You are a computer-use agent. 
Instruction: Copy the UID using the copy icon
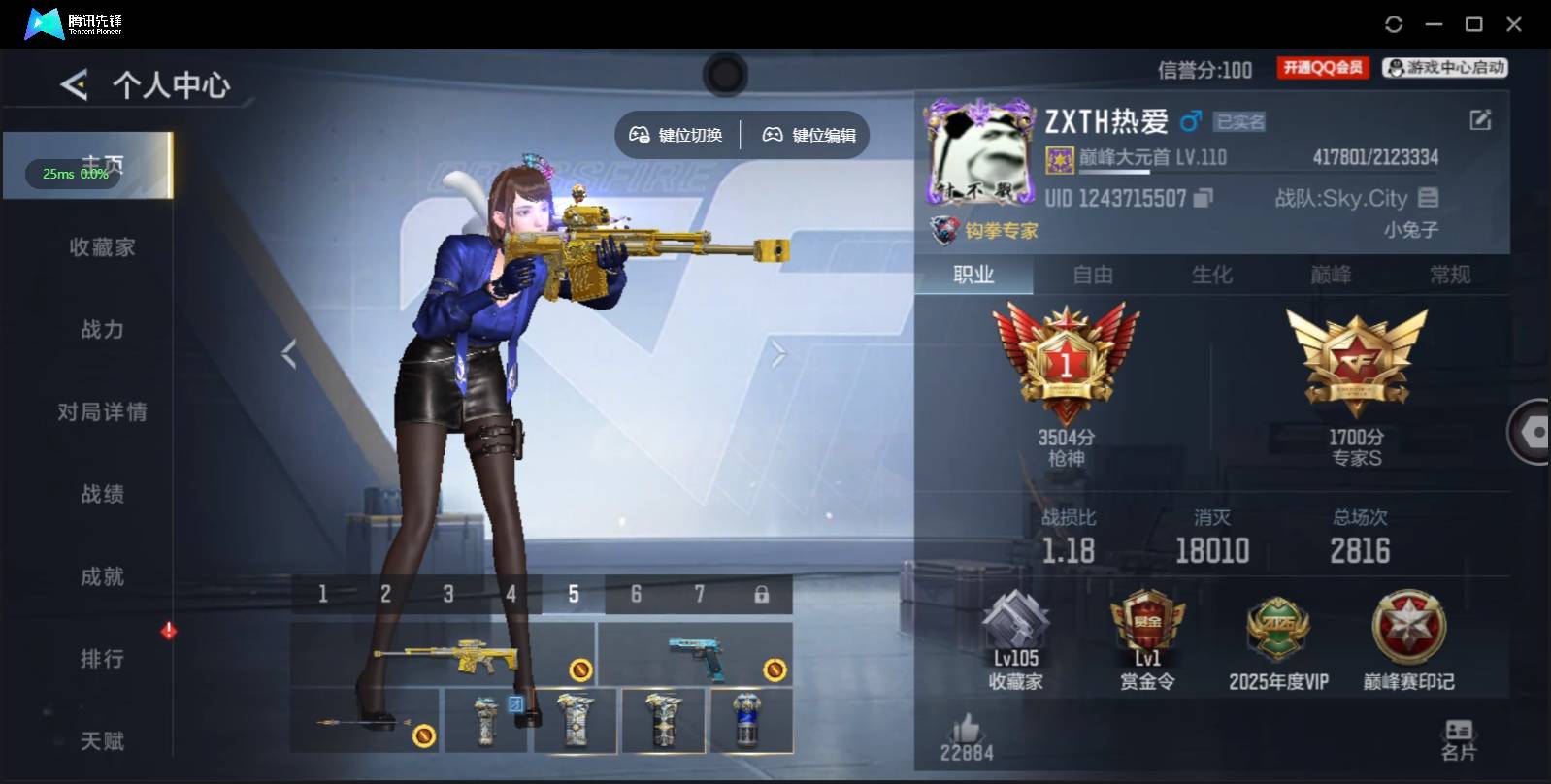[1200, 199]
